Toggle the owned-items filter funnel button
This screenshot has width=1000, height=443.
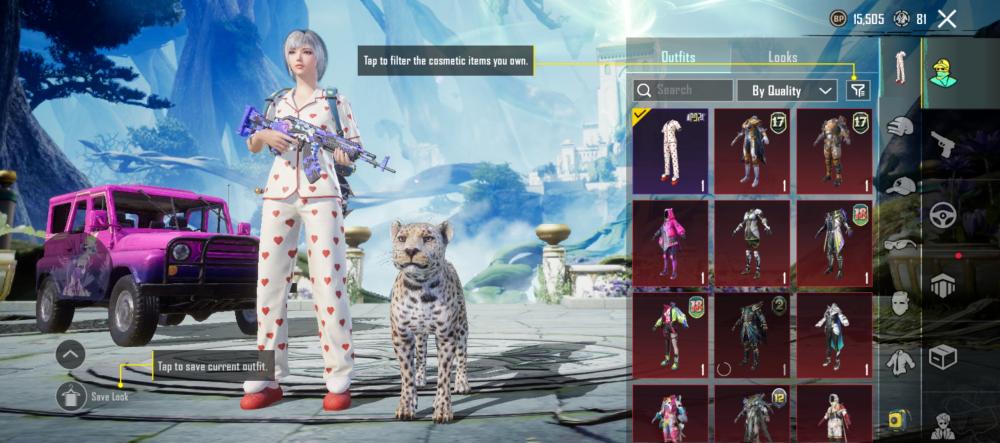pos(858,90)
